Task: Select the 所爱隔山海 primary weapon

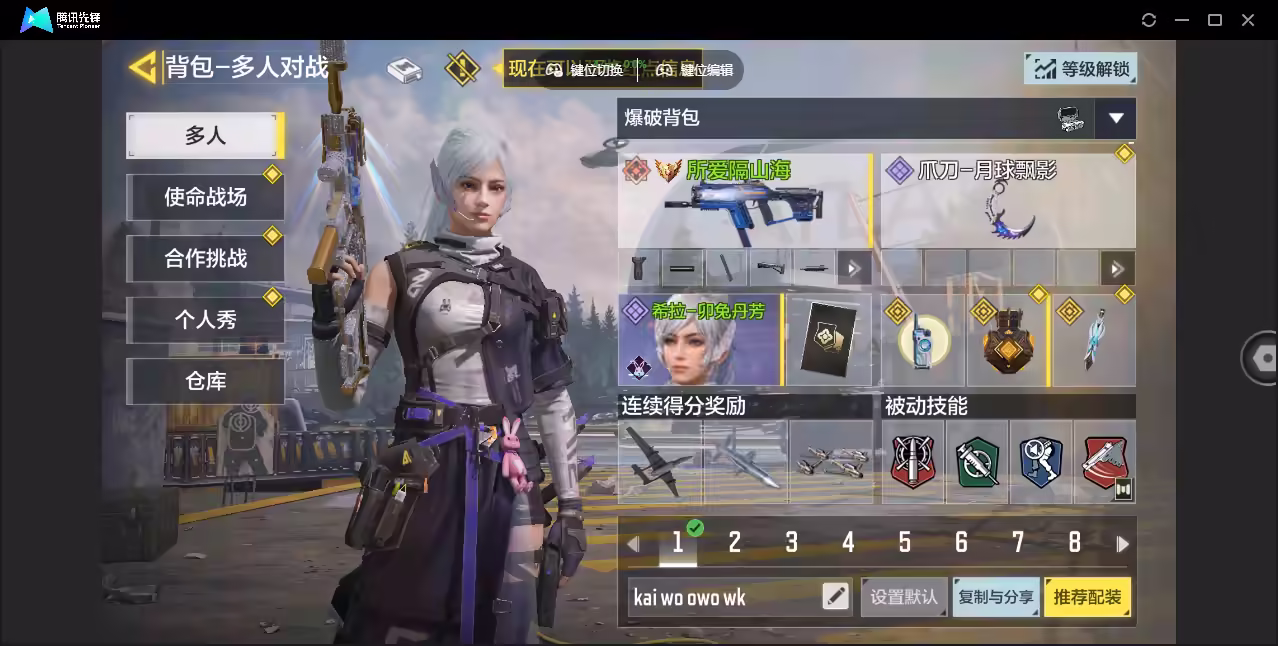Action: (744, 201)
